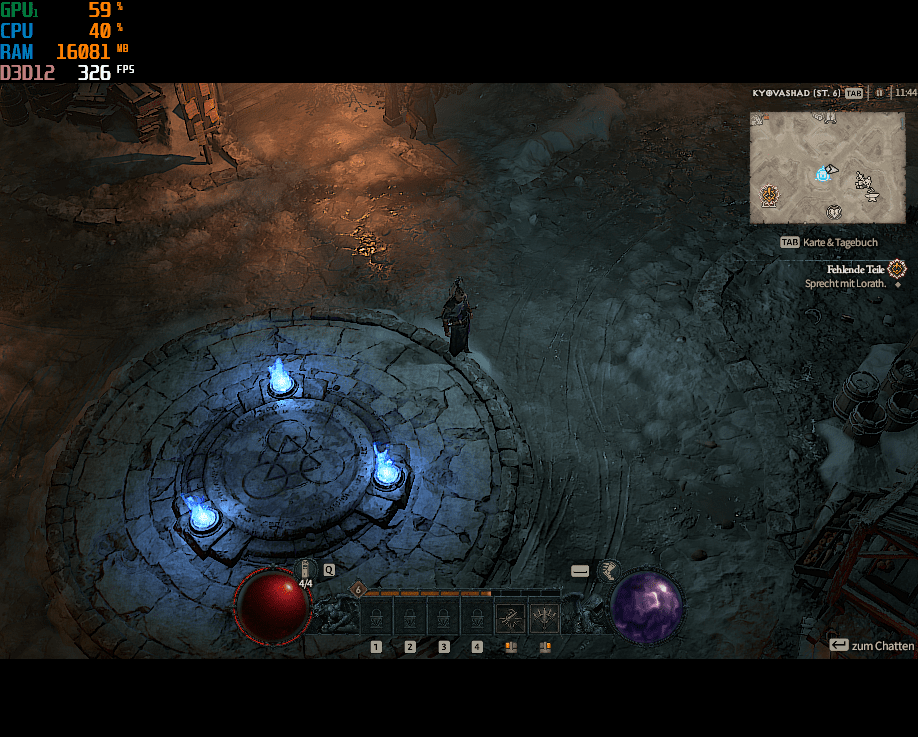Open Karte & Tagebuch

click(831, 242)
